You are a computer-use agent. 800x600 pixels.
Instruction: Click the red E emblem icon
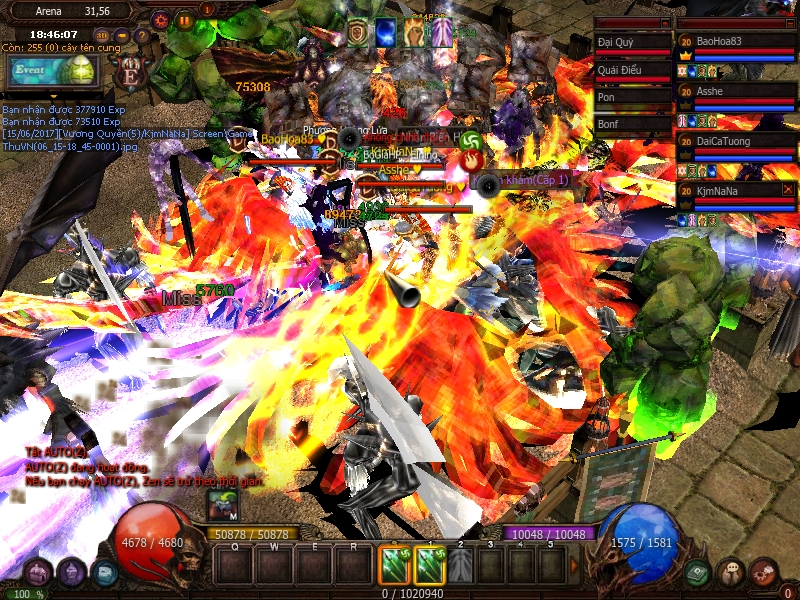[130, 73]
